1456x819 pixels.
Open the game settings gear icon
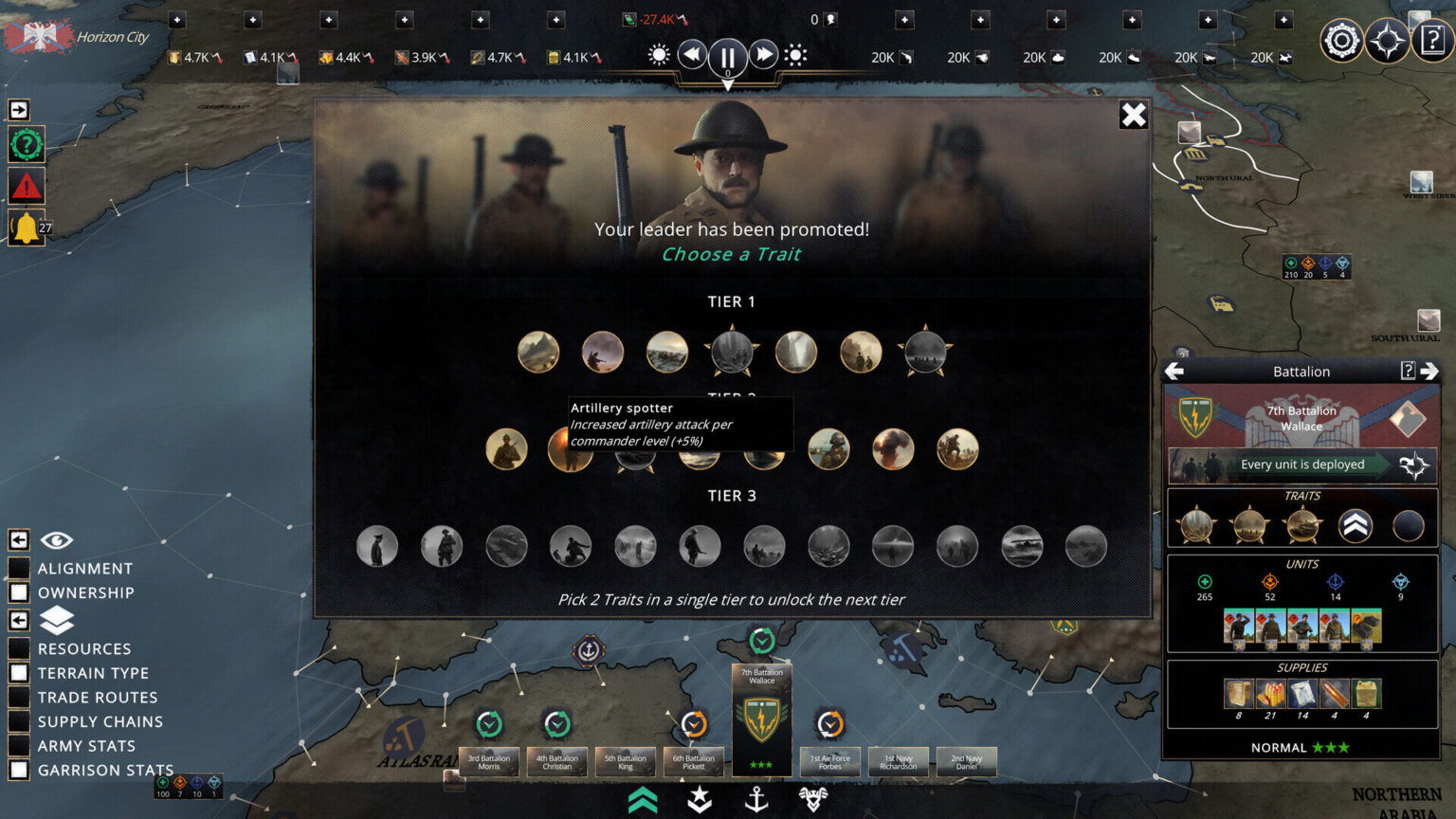click(1342, 40)
